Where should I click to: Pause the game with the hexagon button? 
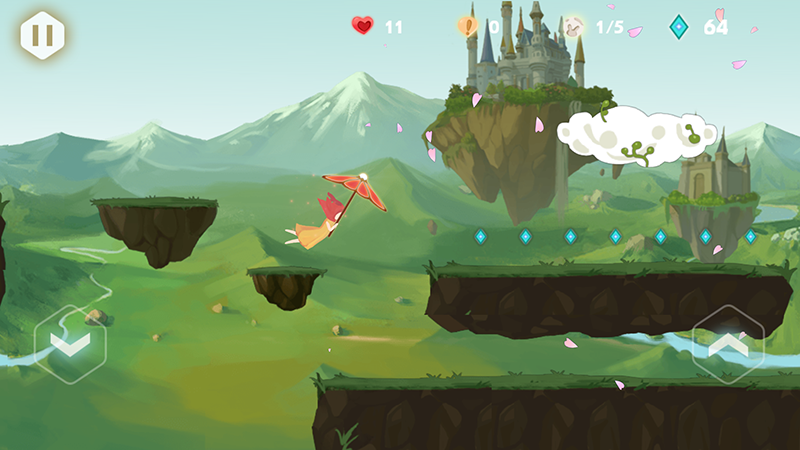tap(42, 35)
